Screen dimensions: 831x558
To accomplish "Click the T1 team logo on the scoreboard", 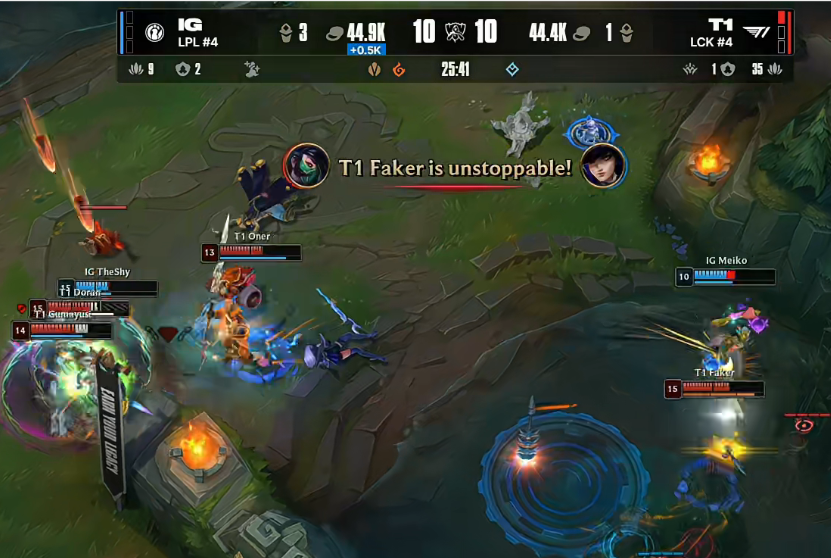I will [756, 32].
